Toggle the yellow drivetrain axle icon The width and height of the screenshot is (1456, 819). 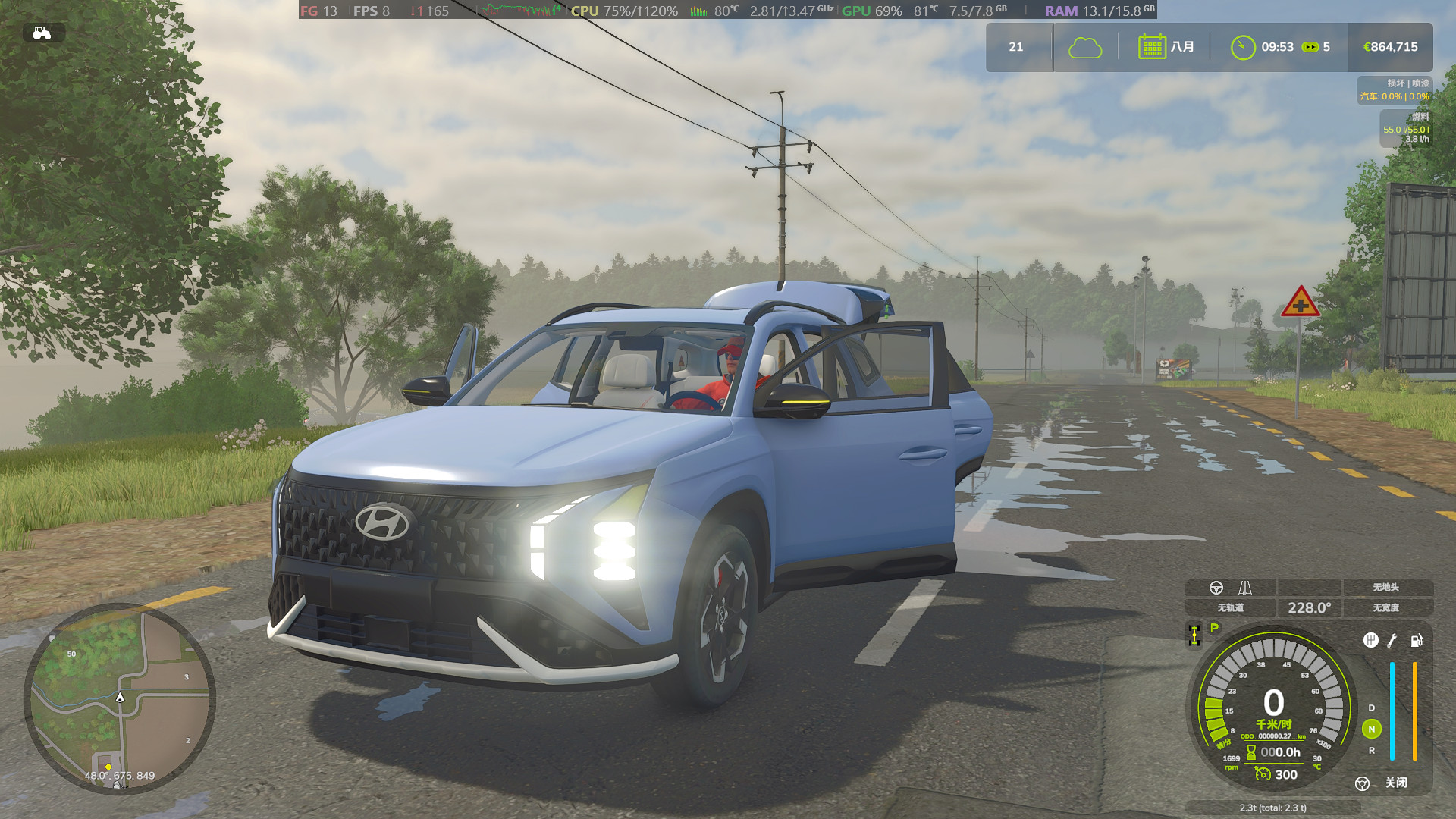[x=1194, y=635]
